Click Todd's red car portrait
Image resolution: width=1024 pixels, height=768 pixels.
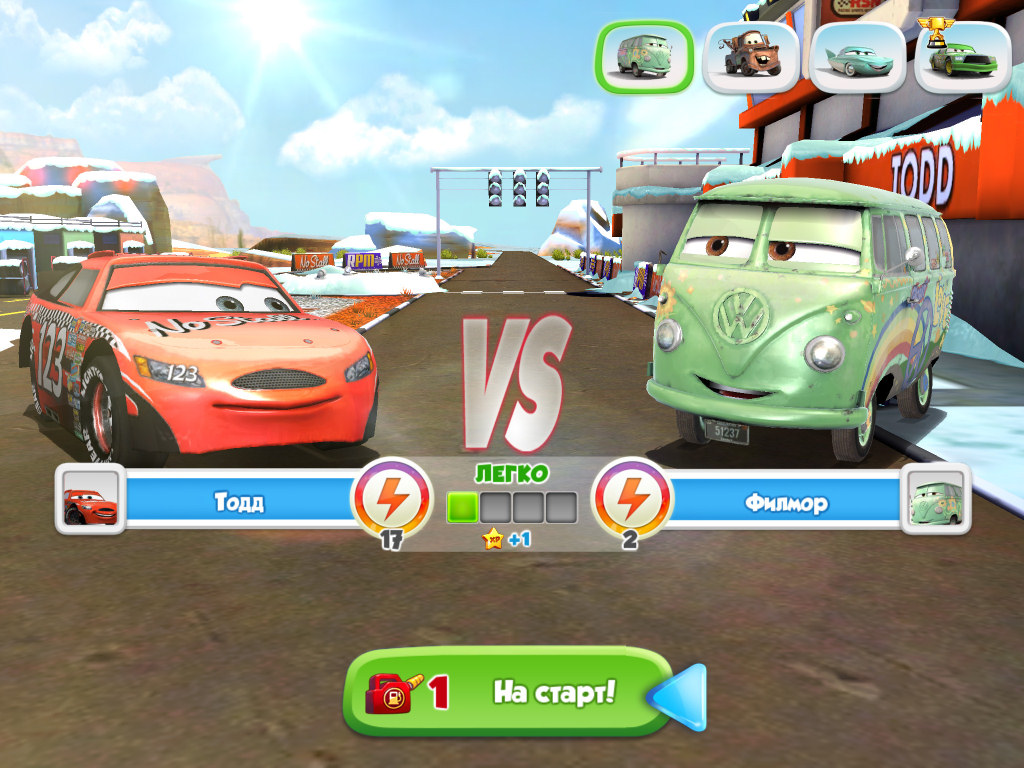(x=90, y=499)
